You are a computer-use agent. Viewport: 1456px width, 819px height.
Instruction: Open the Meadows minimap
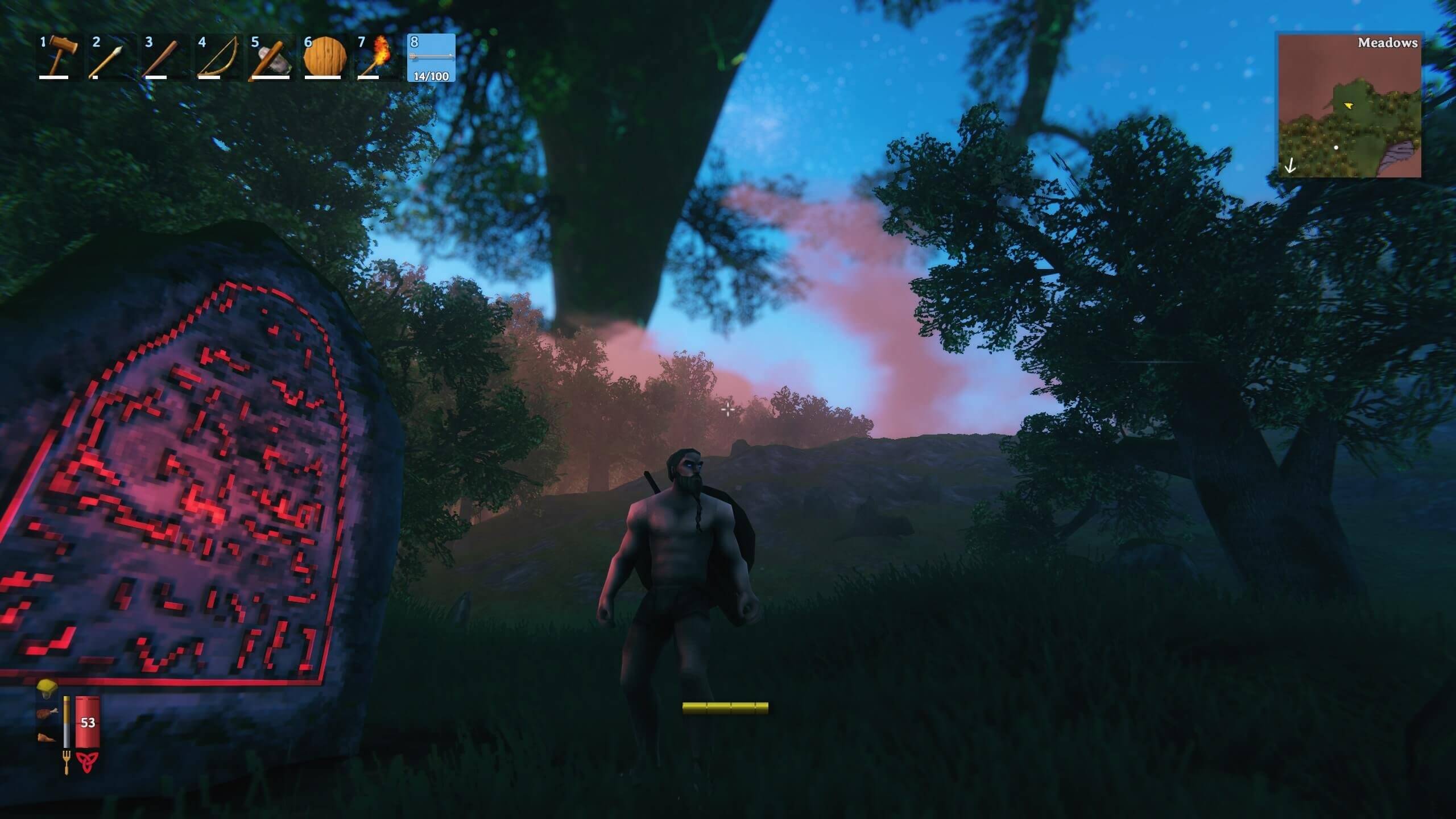(1349, 106)
